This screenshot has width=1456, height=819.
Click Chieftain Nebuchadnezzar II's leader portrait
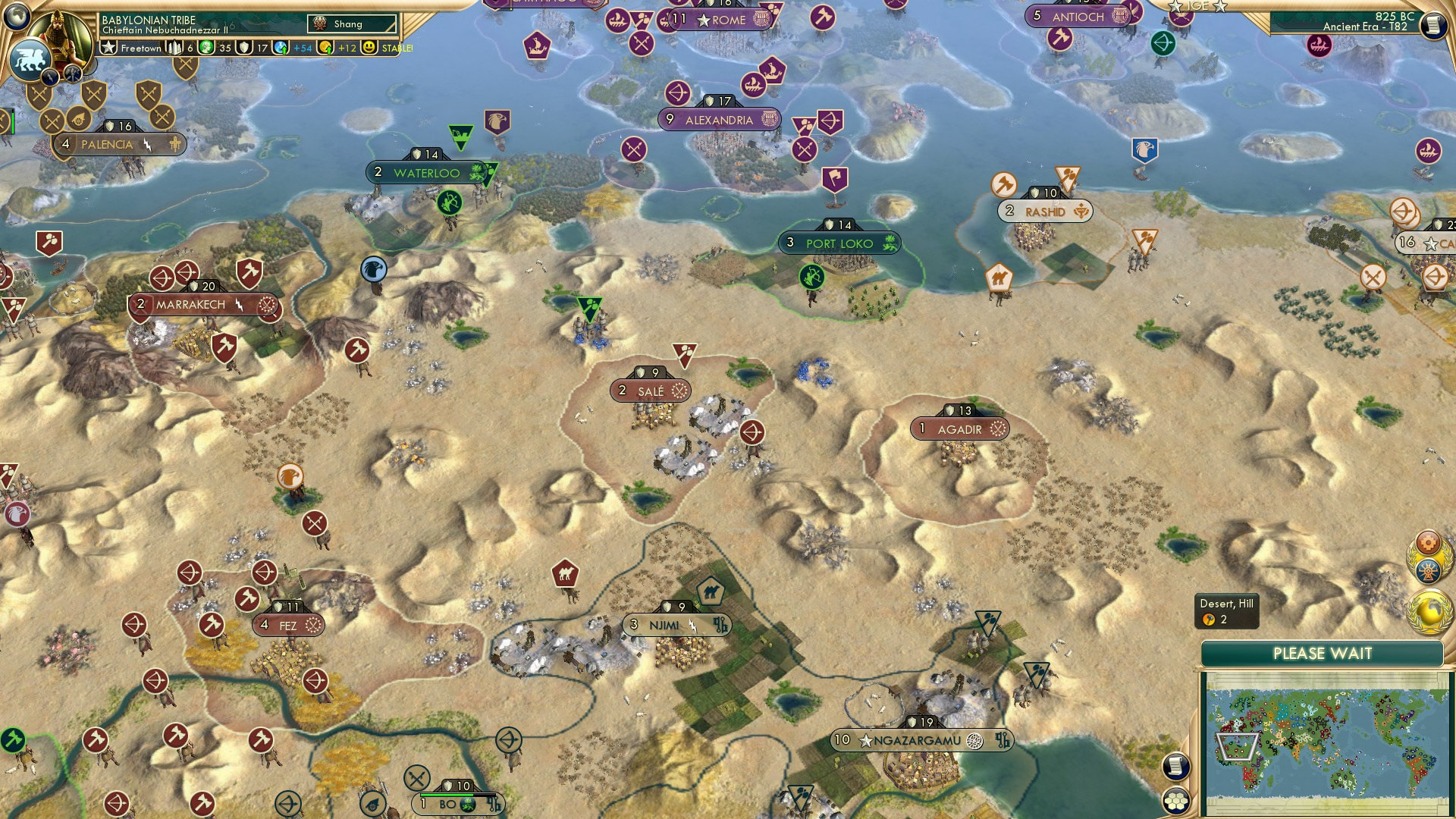pos(60,36)
